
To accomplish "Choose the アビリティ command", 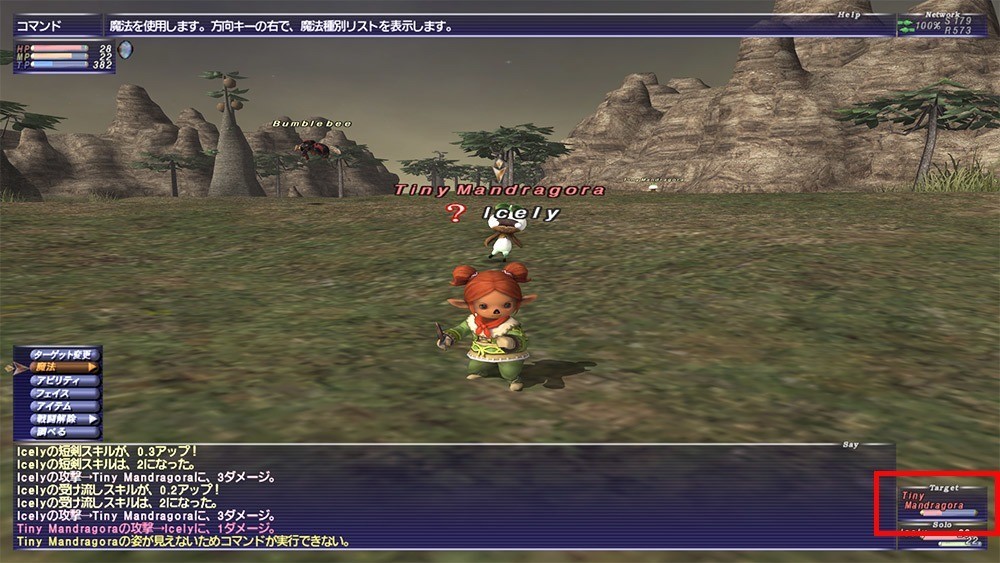I will click(62, 381).
